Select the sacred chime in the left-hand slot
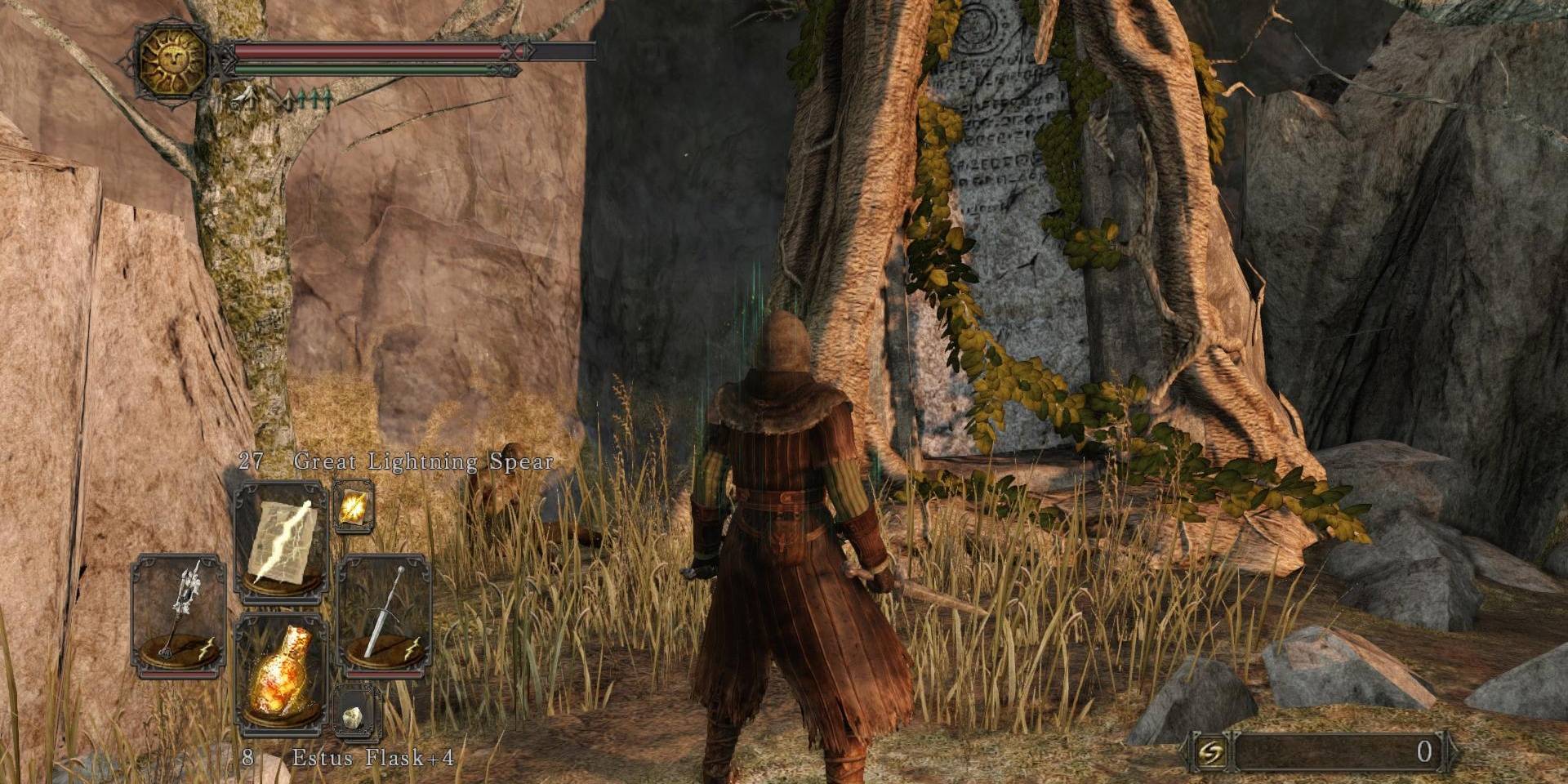Viewport: 1568px width, 784px height. point(177,614)
